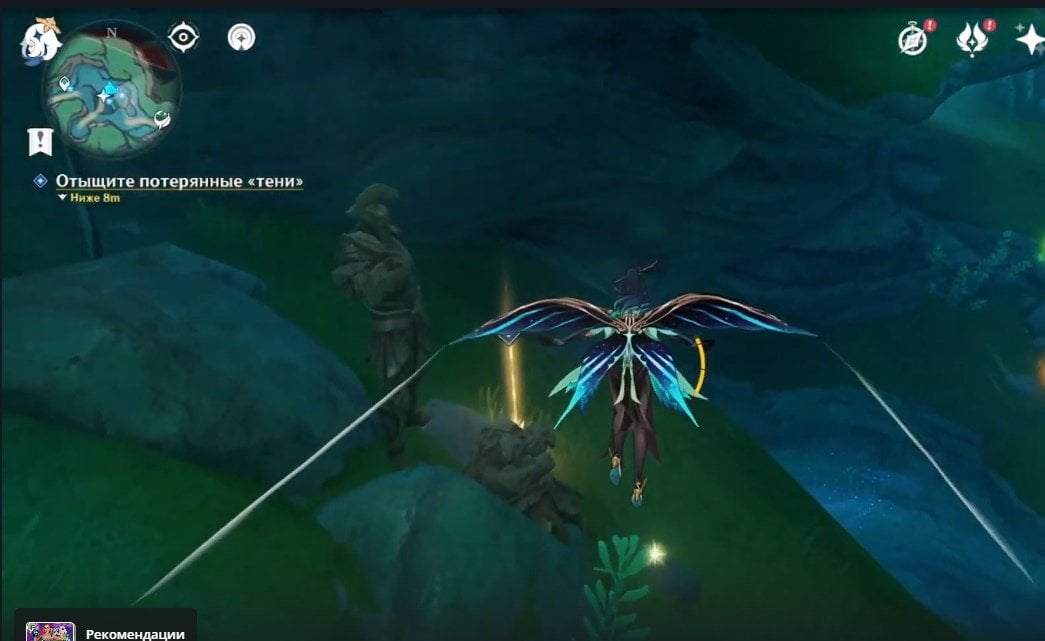Image resolution: width=1045 pixels, height=641 pixels.
Task: Activate Elemental Sight eye icon
Action: pos(183,37)
